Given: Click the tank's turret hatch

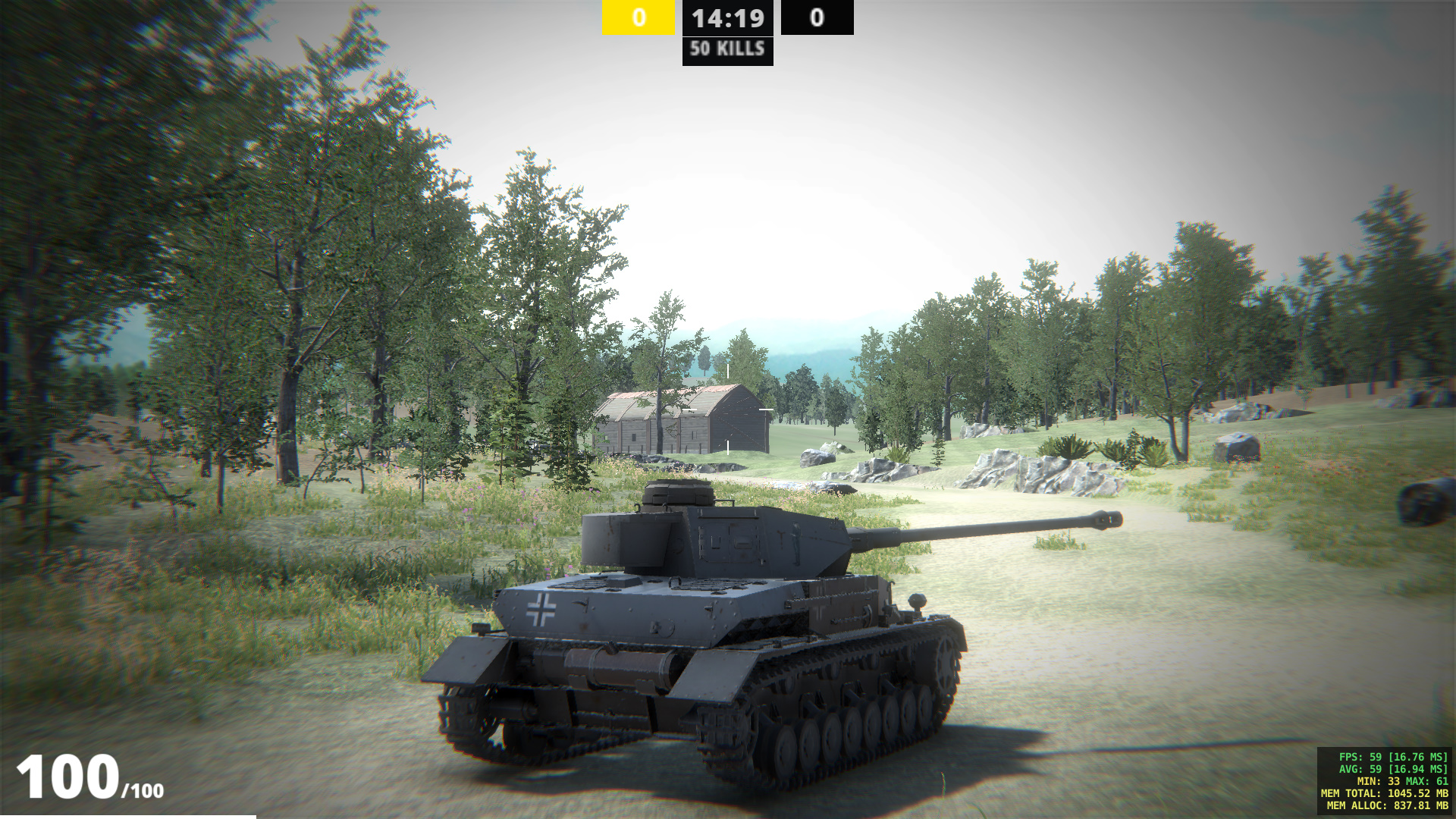Looking at the screenshot, I should [676, 493].
